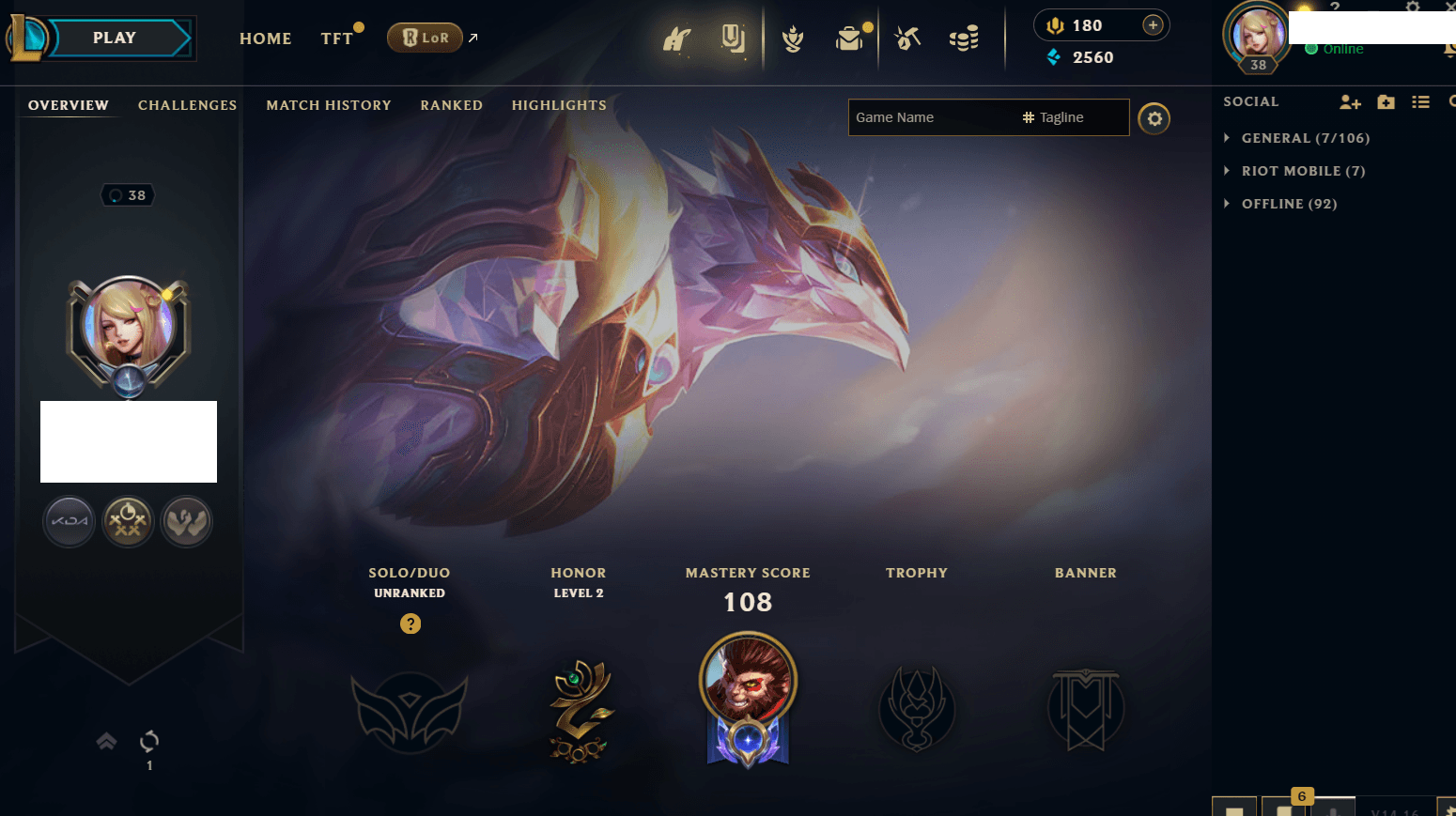
Task: Open the store coins icon
Action: click(964, 38)
